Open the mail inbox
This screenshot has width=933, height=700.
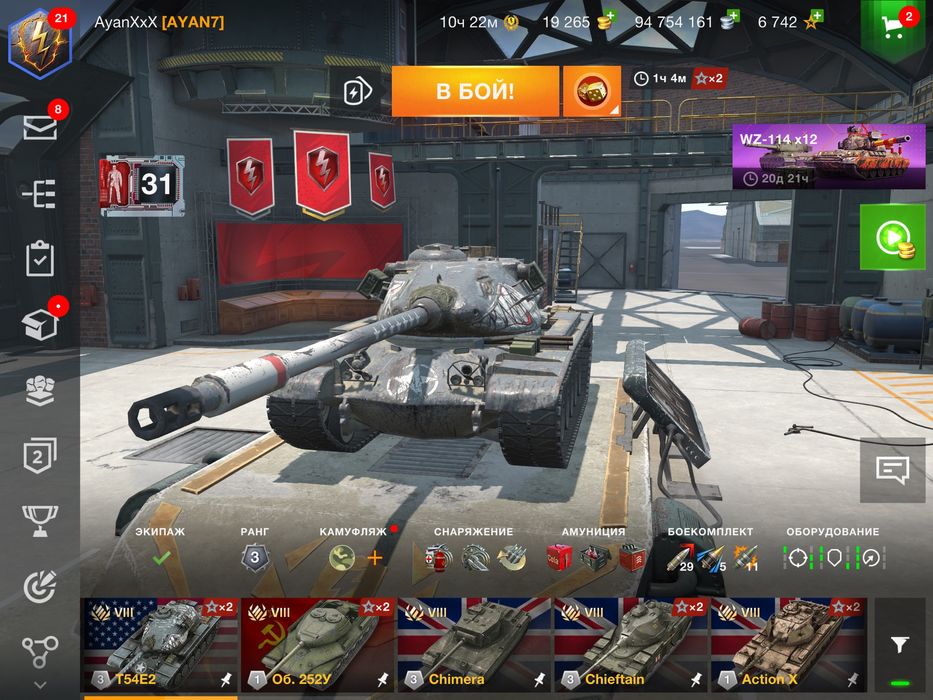tap(40, 127)
